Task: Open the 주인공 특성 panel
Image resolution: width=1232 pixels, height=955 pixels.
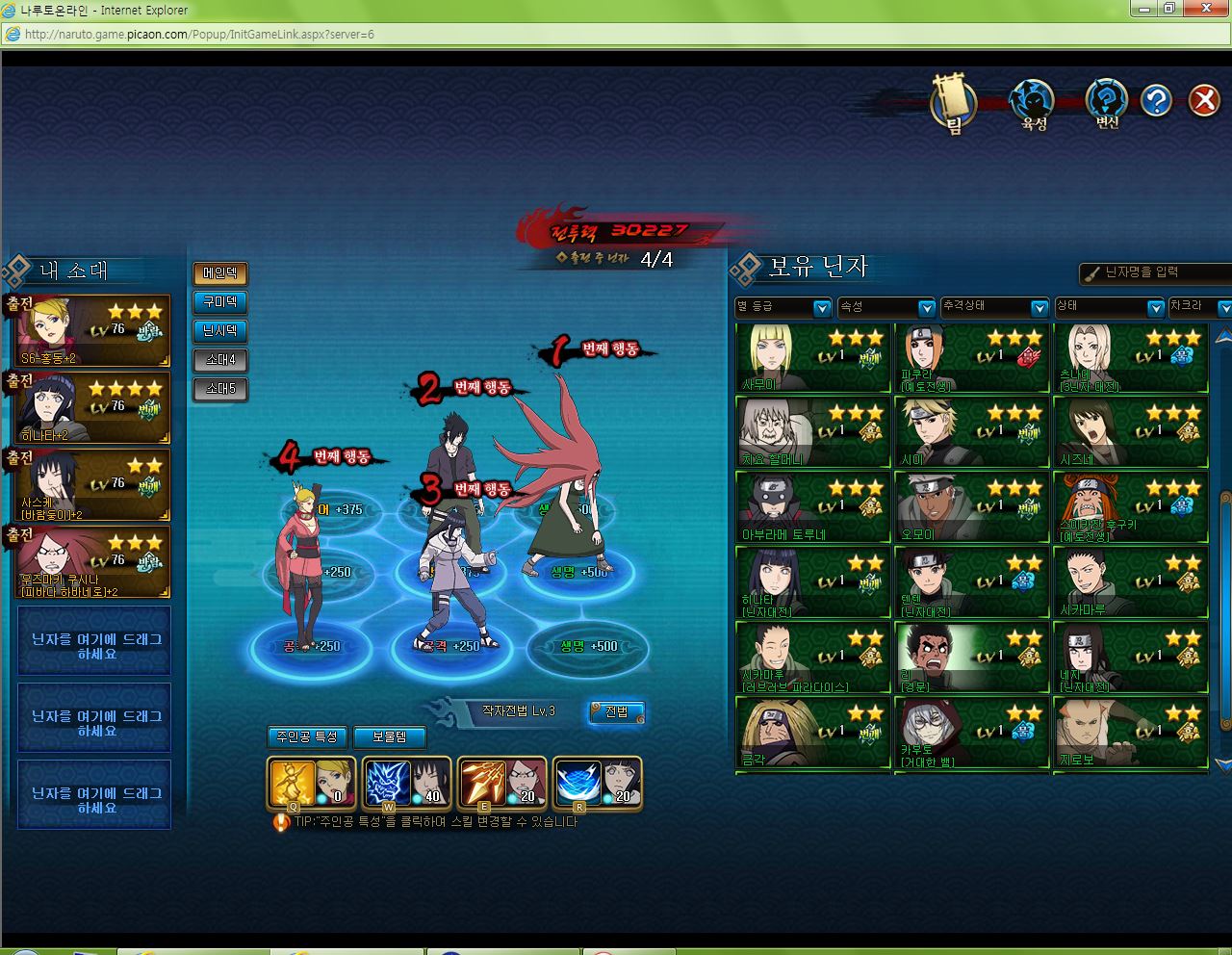Action: pyautogui.click(x=307, y=736)
